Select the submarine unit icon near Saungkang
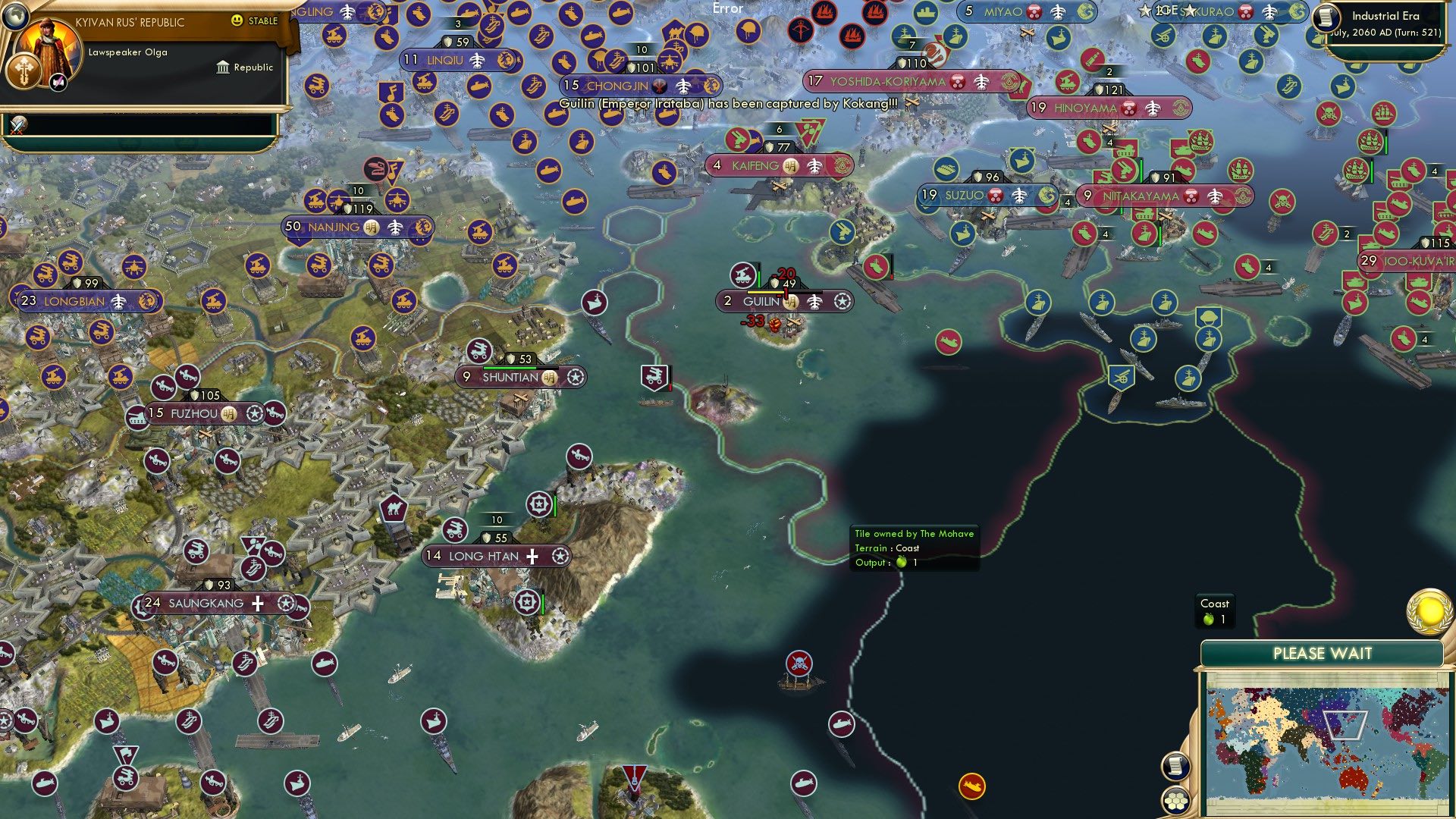This screenshot has height=819, width=1456. [325, 664]
